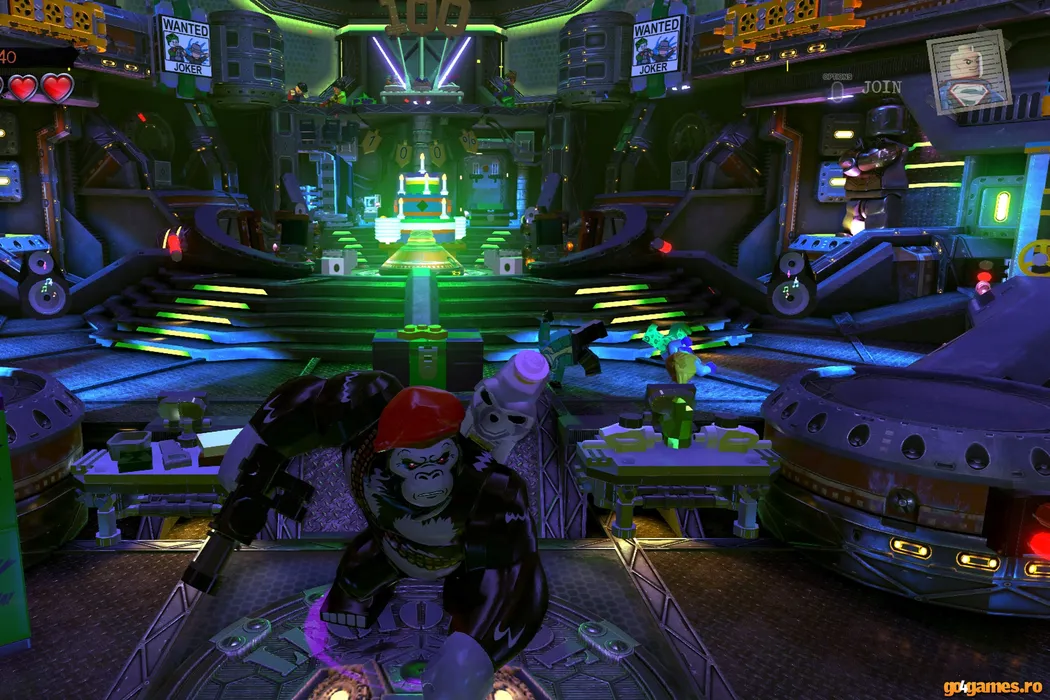
Task: Click the JOIN label for player two
Action: pos(881,87)
